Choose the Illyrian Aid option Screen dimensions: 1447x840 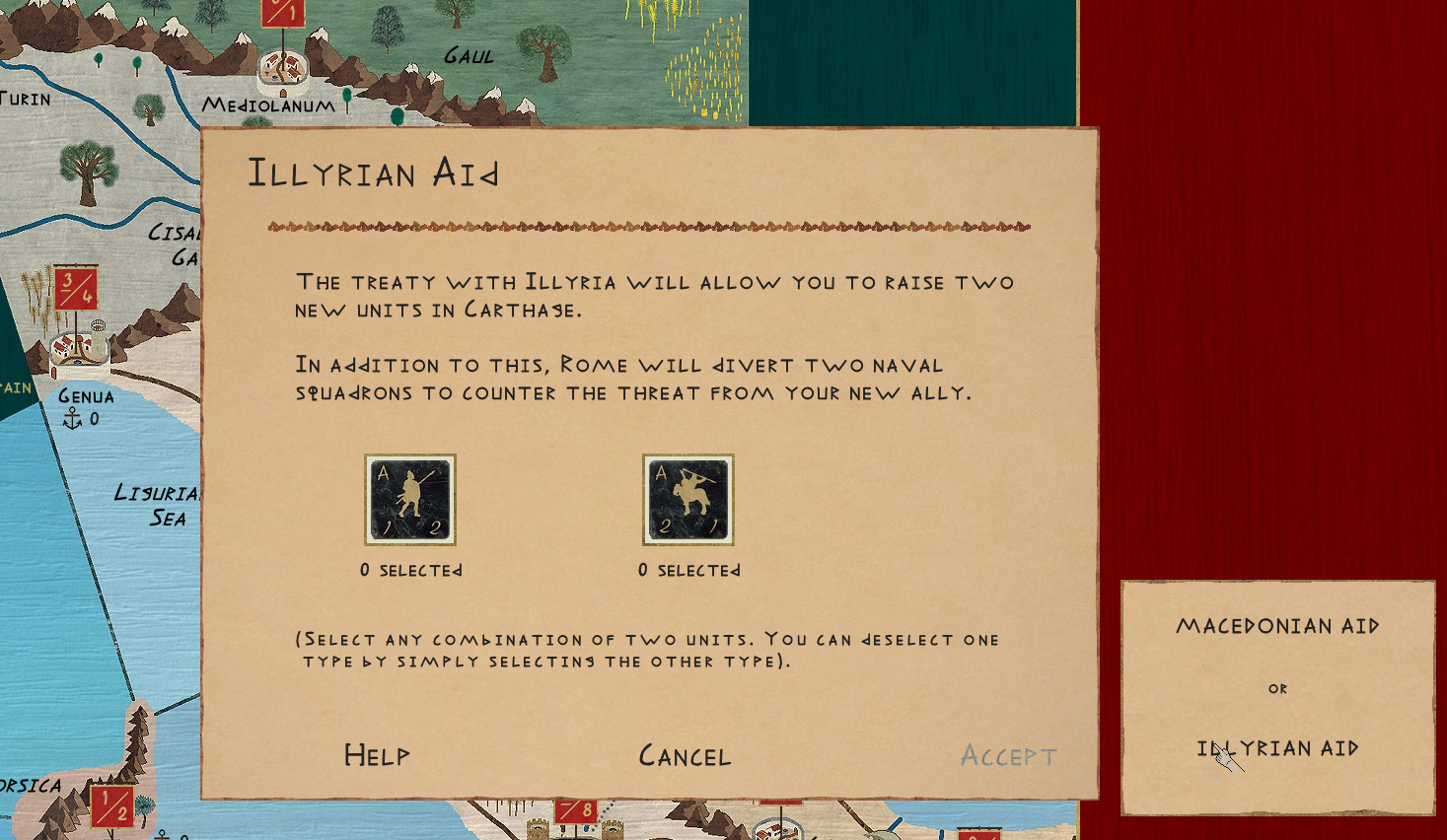1277,748
